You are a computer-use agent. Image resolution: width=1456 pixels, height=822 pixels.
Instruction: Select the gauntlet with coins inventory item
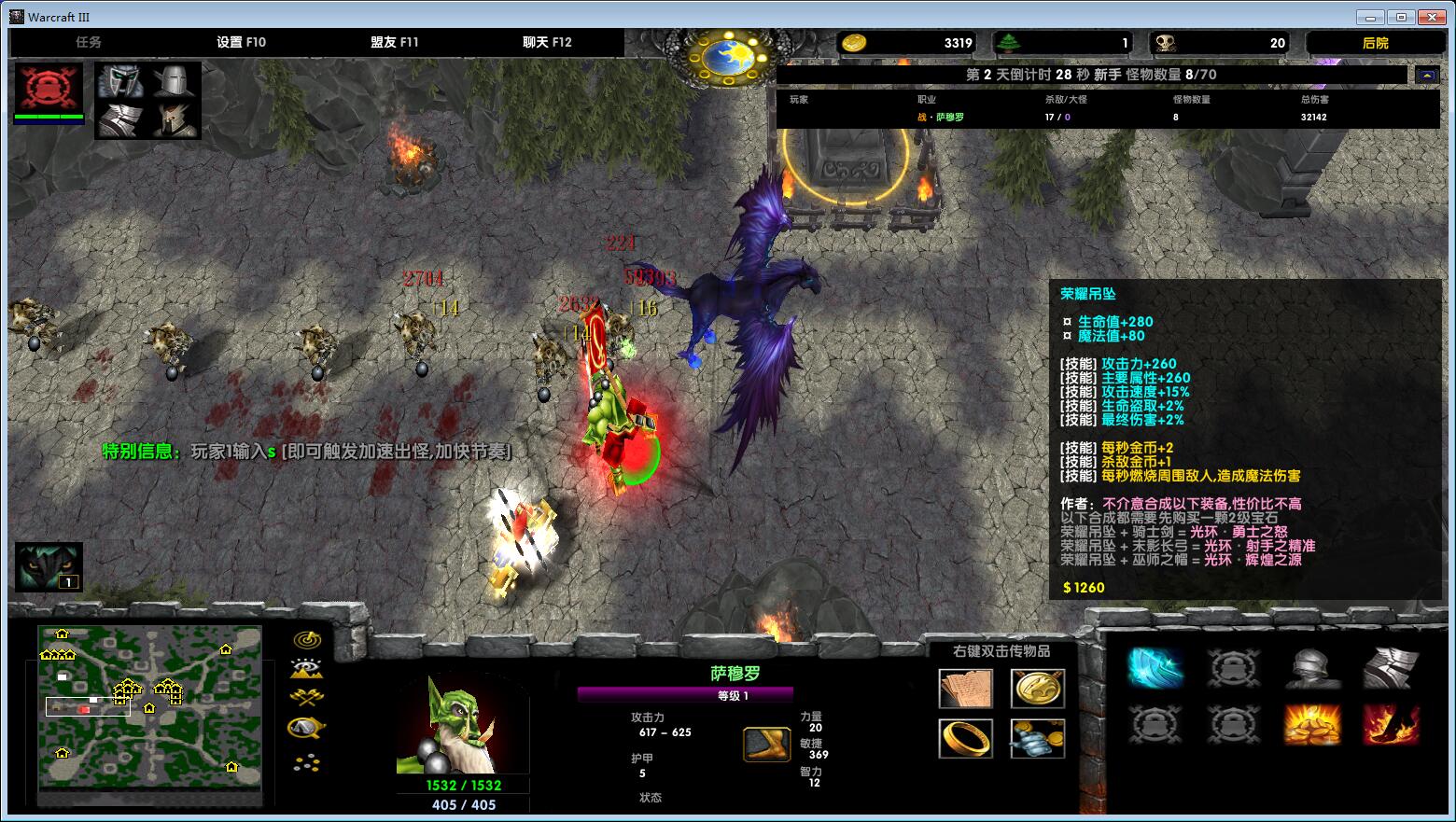pos(1037,738)
